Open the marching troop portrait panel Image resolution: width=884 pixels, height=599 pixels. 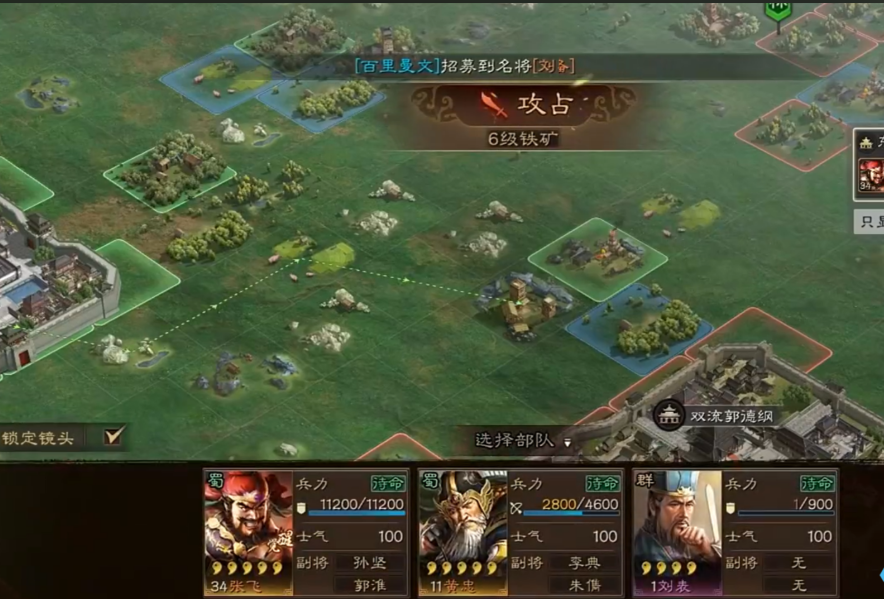(870, 176)
